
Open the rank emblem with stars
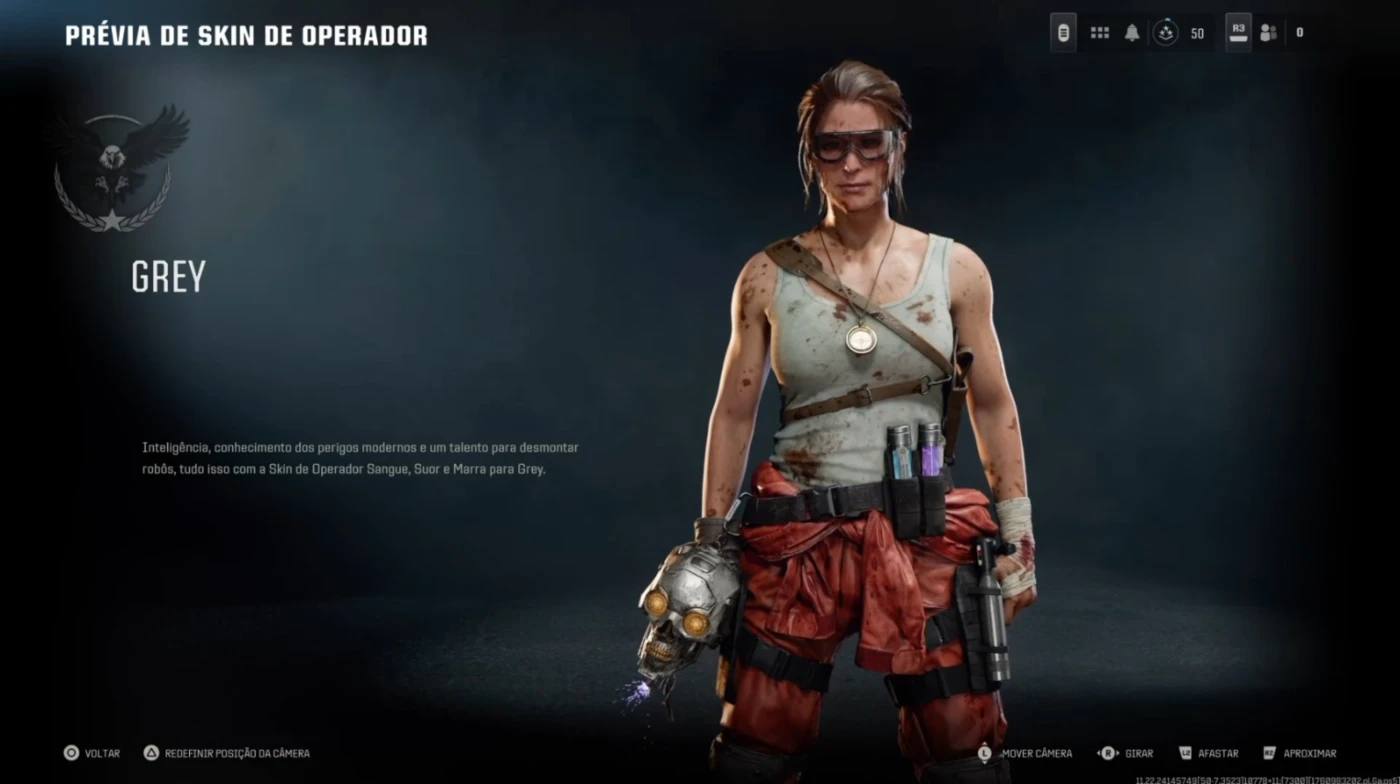1166,33
